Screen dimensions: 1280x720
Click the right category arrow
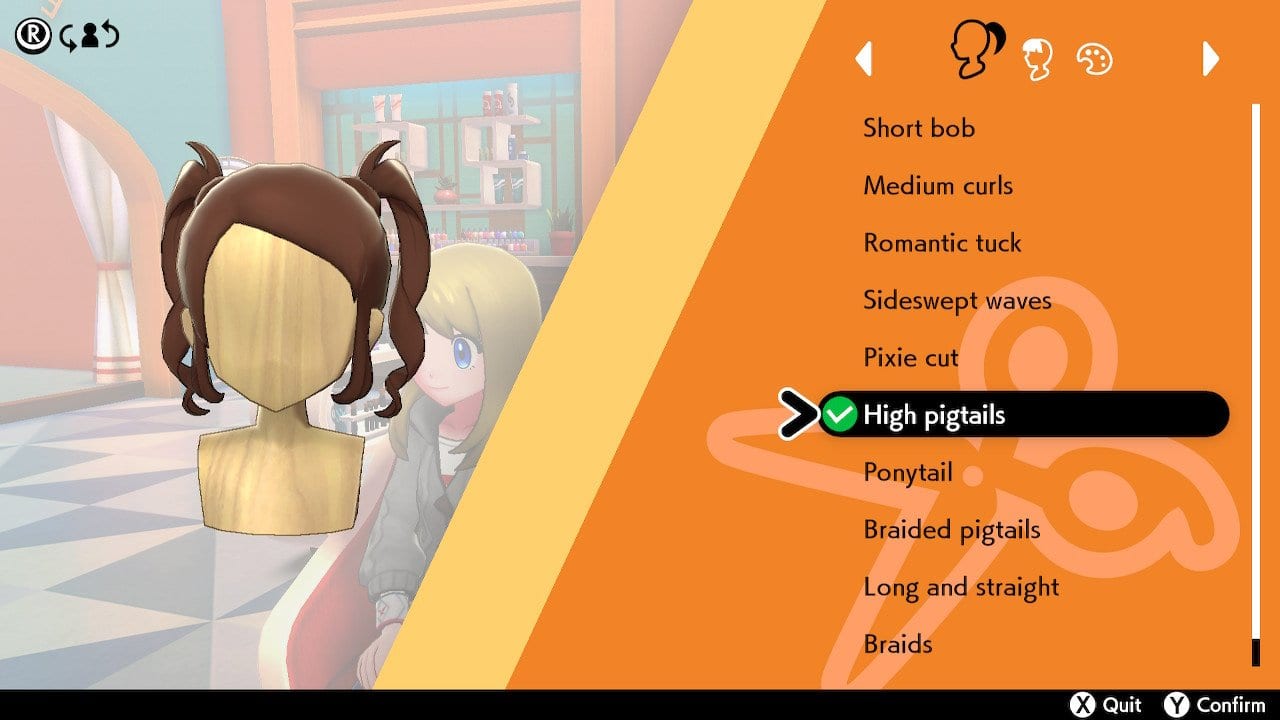[x=1210, y=60]
